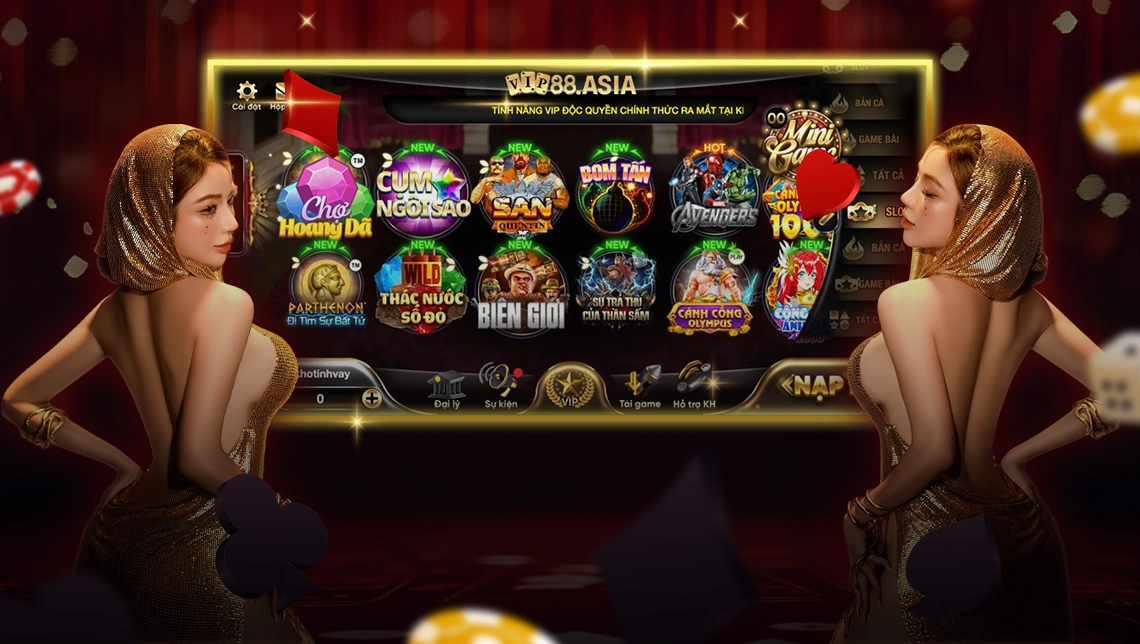Viewport: 1140px width, 644px height.
Task: Open the VIP star emblem
Action: [x=571, y=388]
